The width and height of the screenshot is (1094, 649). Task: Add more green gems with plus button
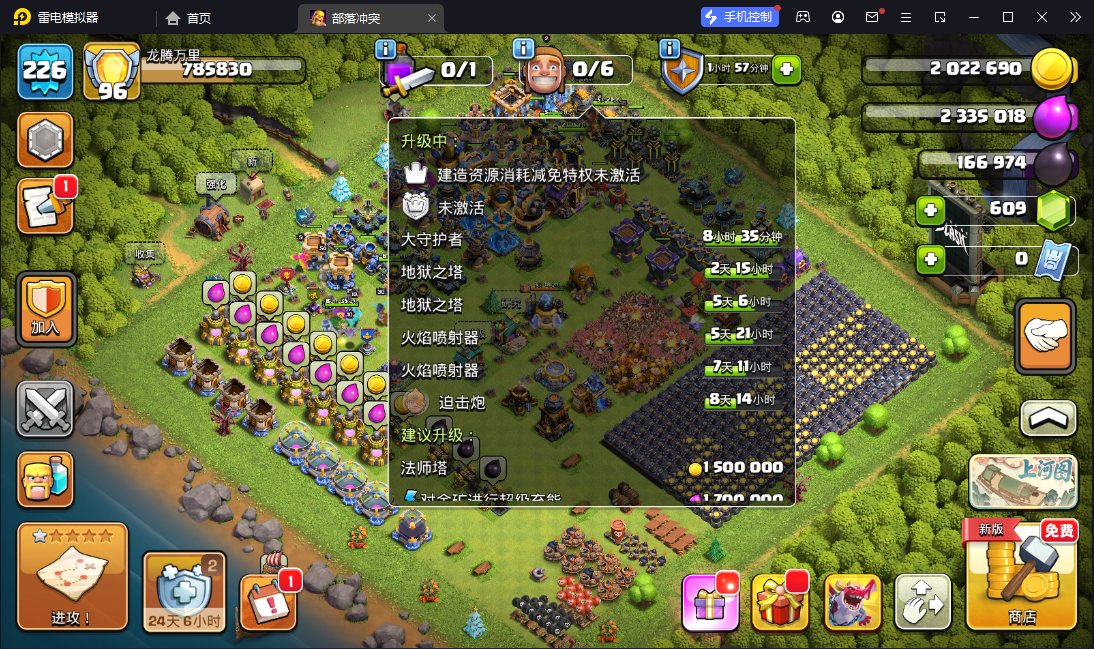tap(931, 210)
